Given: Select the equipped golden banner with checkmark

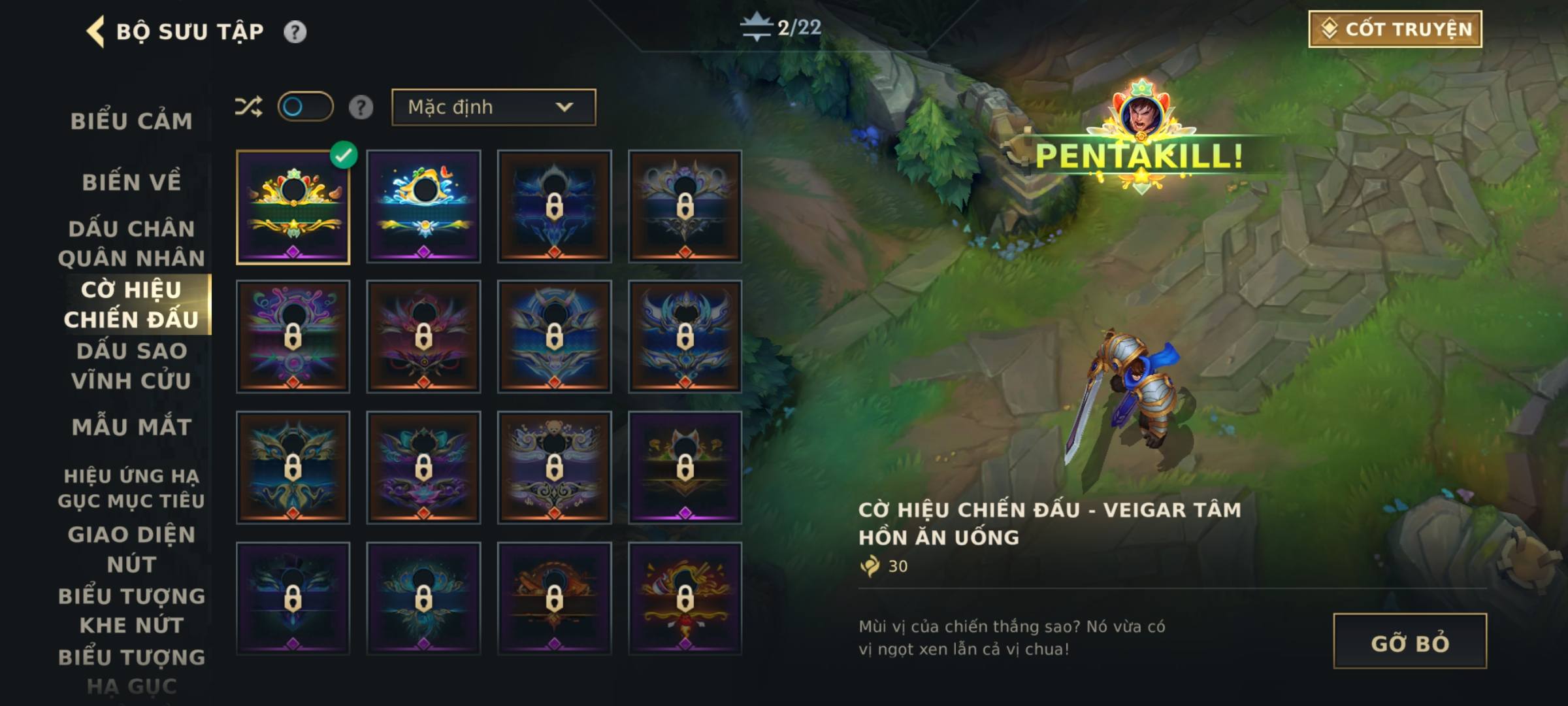Looking at the screenshot, I should click(293, 207).
